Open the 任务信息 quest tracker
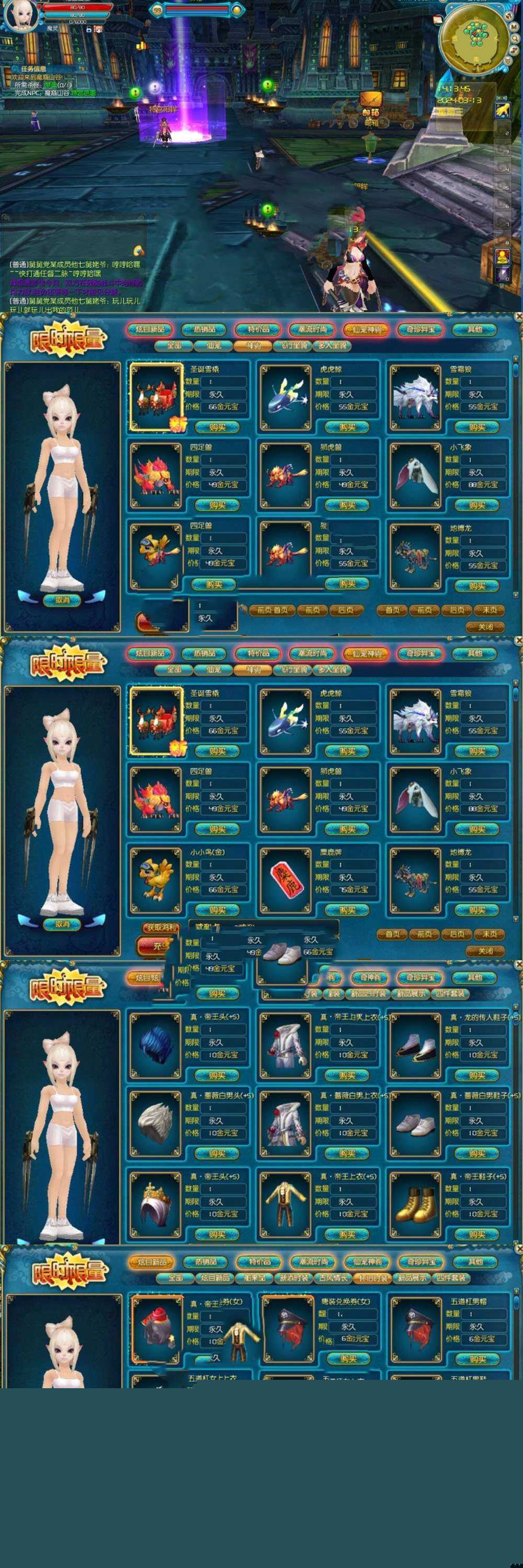This screenshot has width=523, height=1568. (33, 69)
